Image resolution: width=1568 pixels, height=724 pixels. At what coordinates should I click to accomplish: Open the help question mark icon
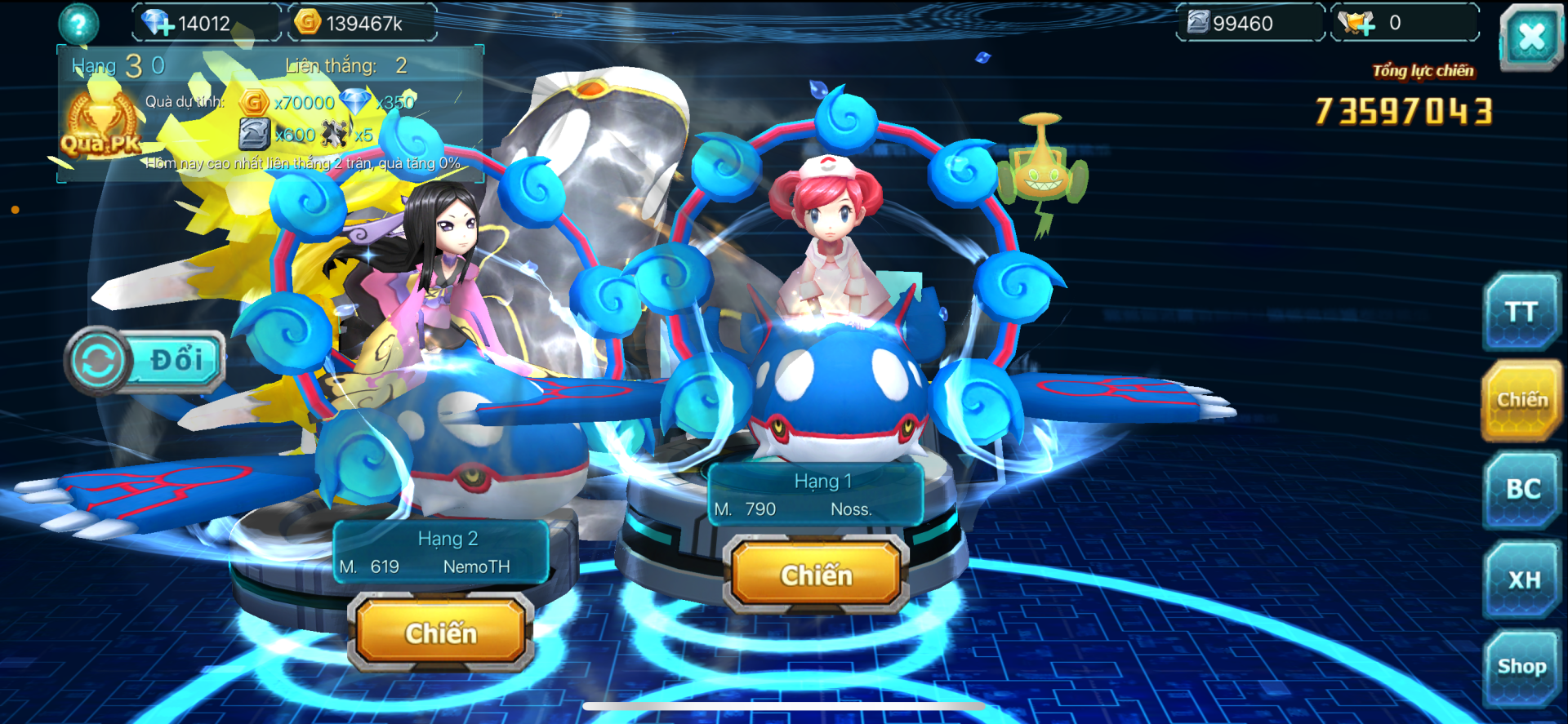click(78, 24)
